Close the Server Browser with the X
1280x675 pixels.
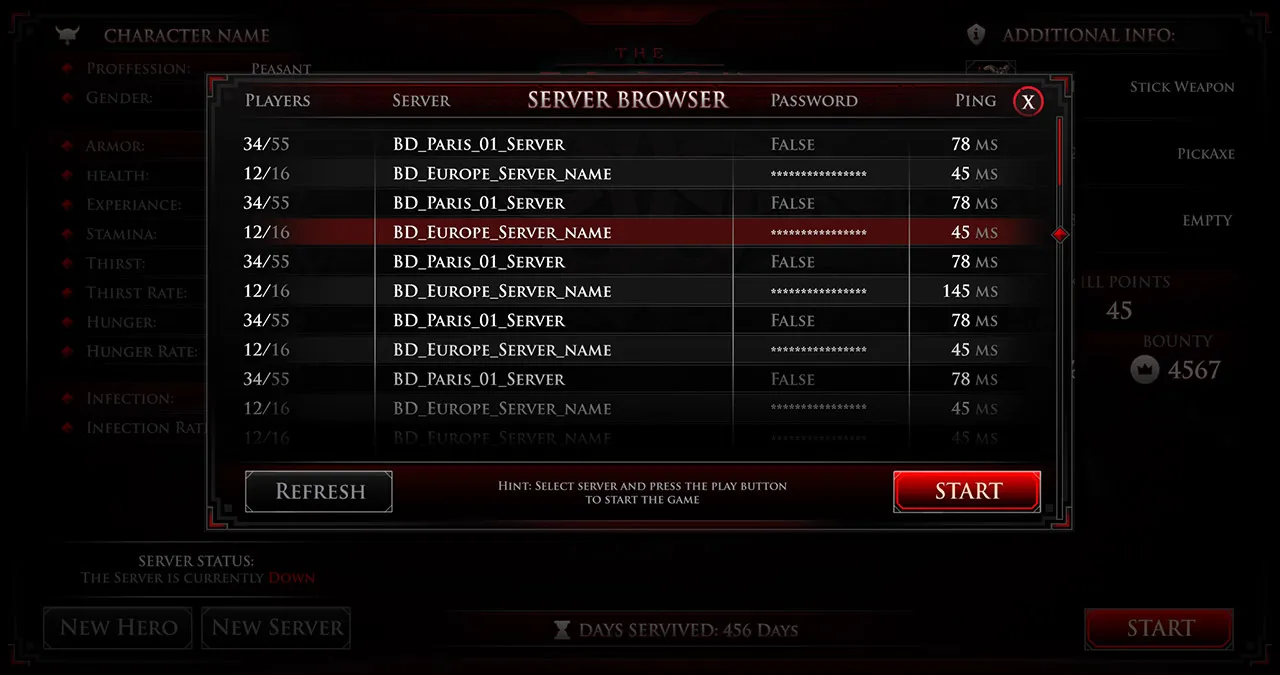point(1028,101)
